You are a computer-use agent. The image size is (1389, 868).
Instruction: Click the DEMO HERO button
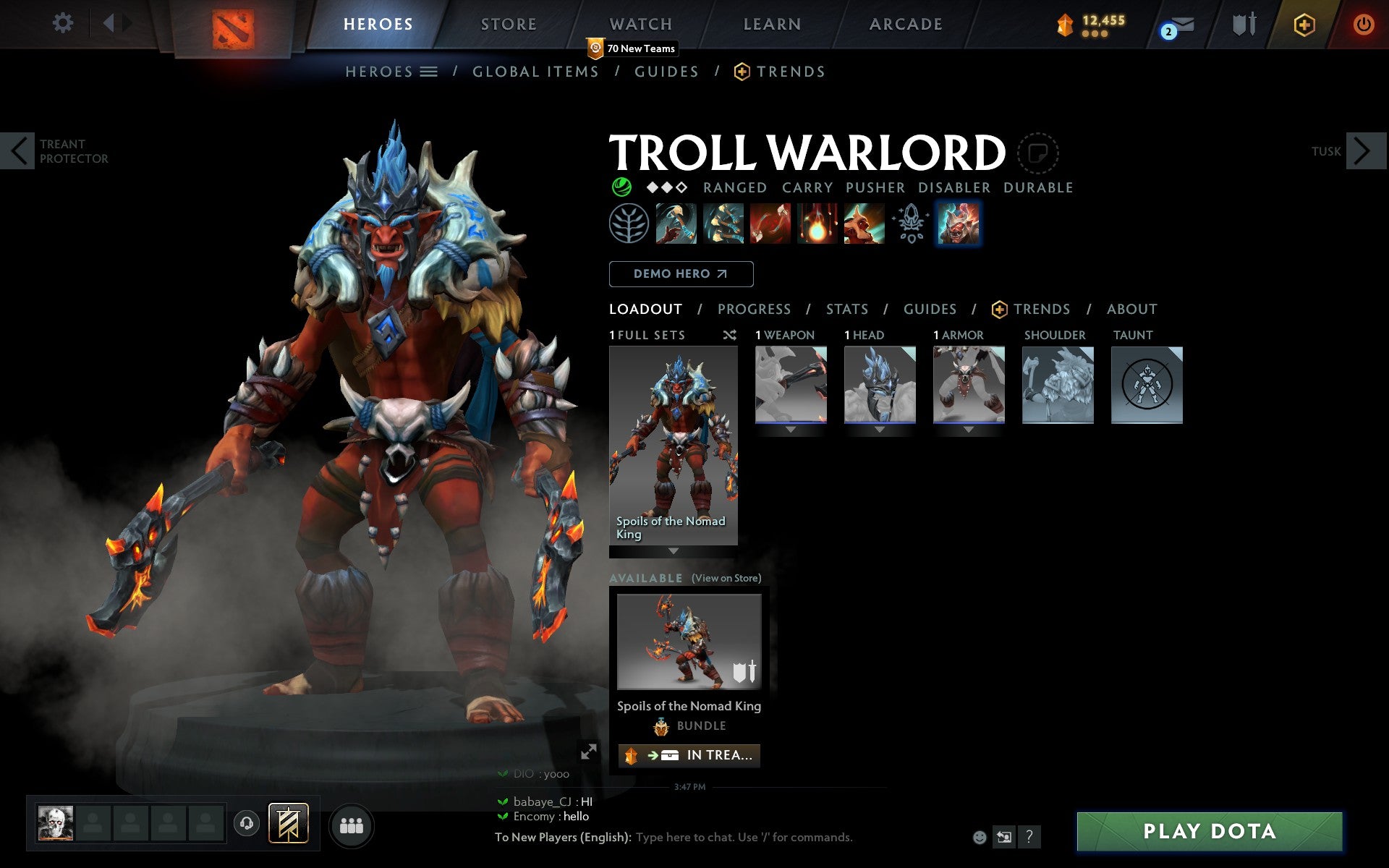[x=681, y=274]
